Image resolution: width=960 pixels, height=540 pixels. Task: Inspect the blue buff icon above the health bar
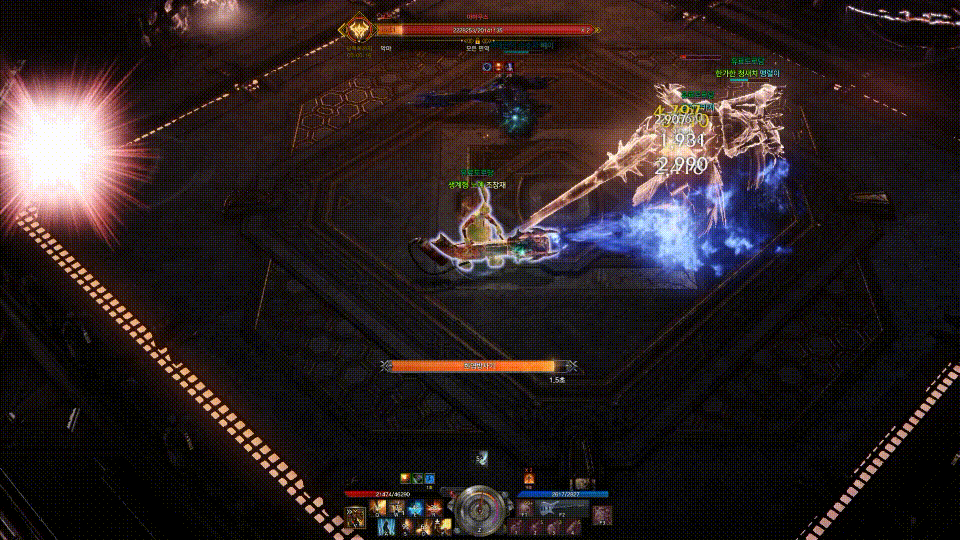click(x=429, y=479)
